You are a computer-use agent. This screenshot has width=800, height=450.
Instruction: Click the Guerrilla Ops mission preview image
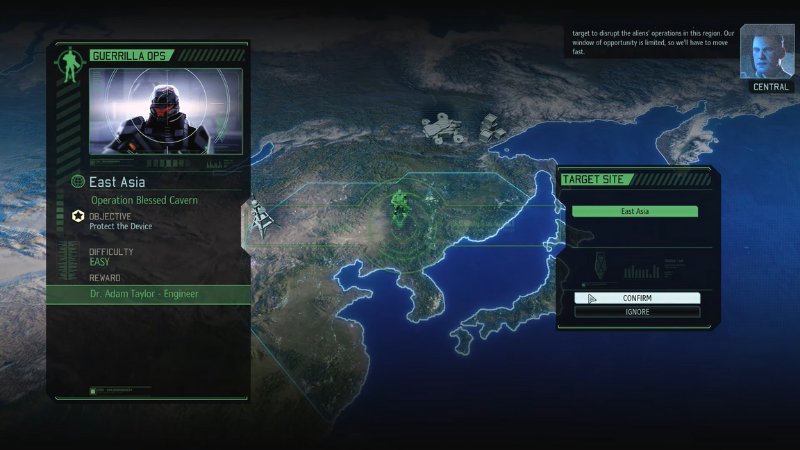165,112
